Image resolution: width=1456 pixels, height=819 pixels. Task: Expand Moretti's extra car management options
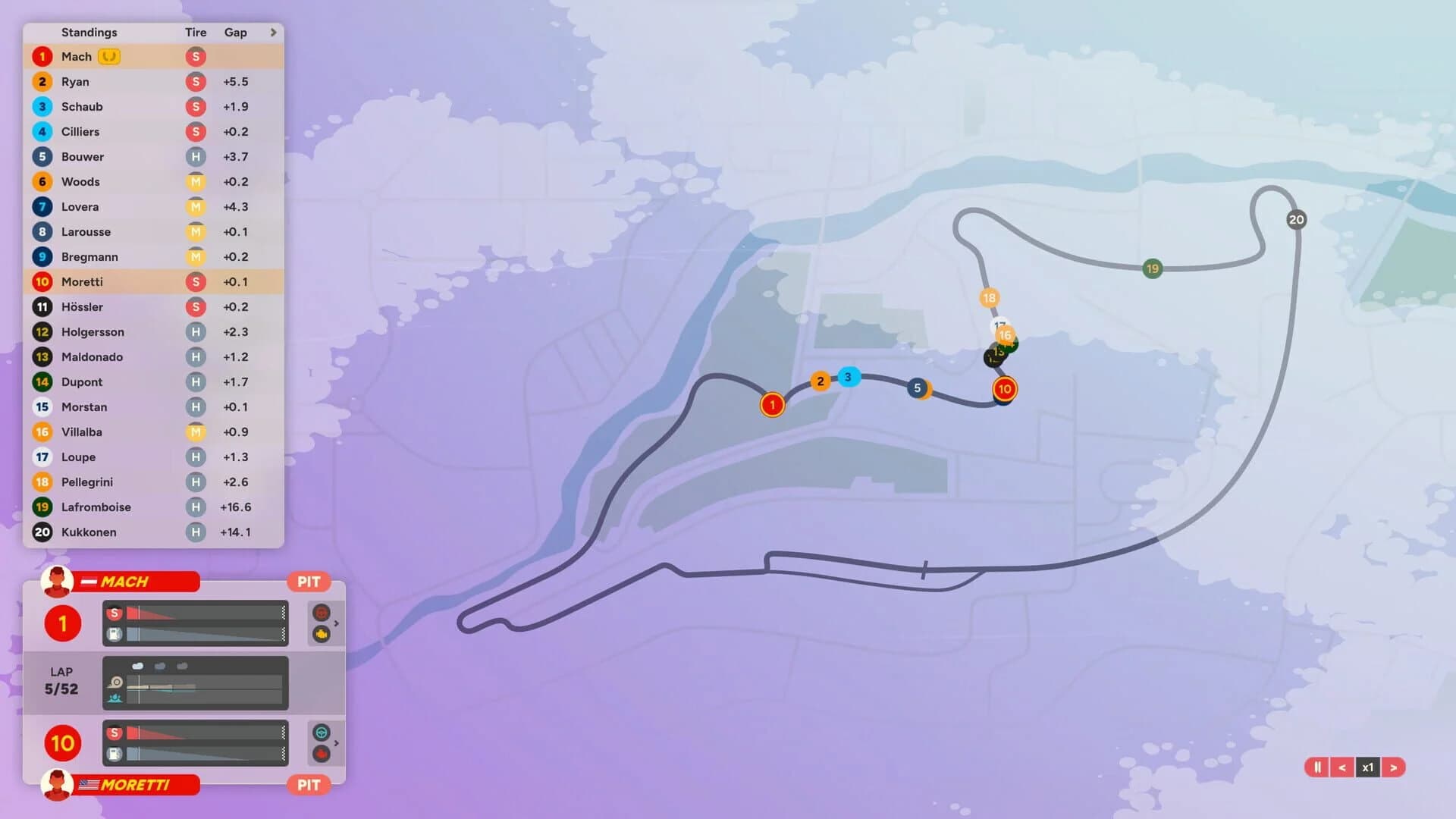coord(337,743)
